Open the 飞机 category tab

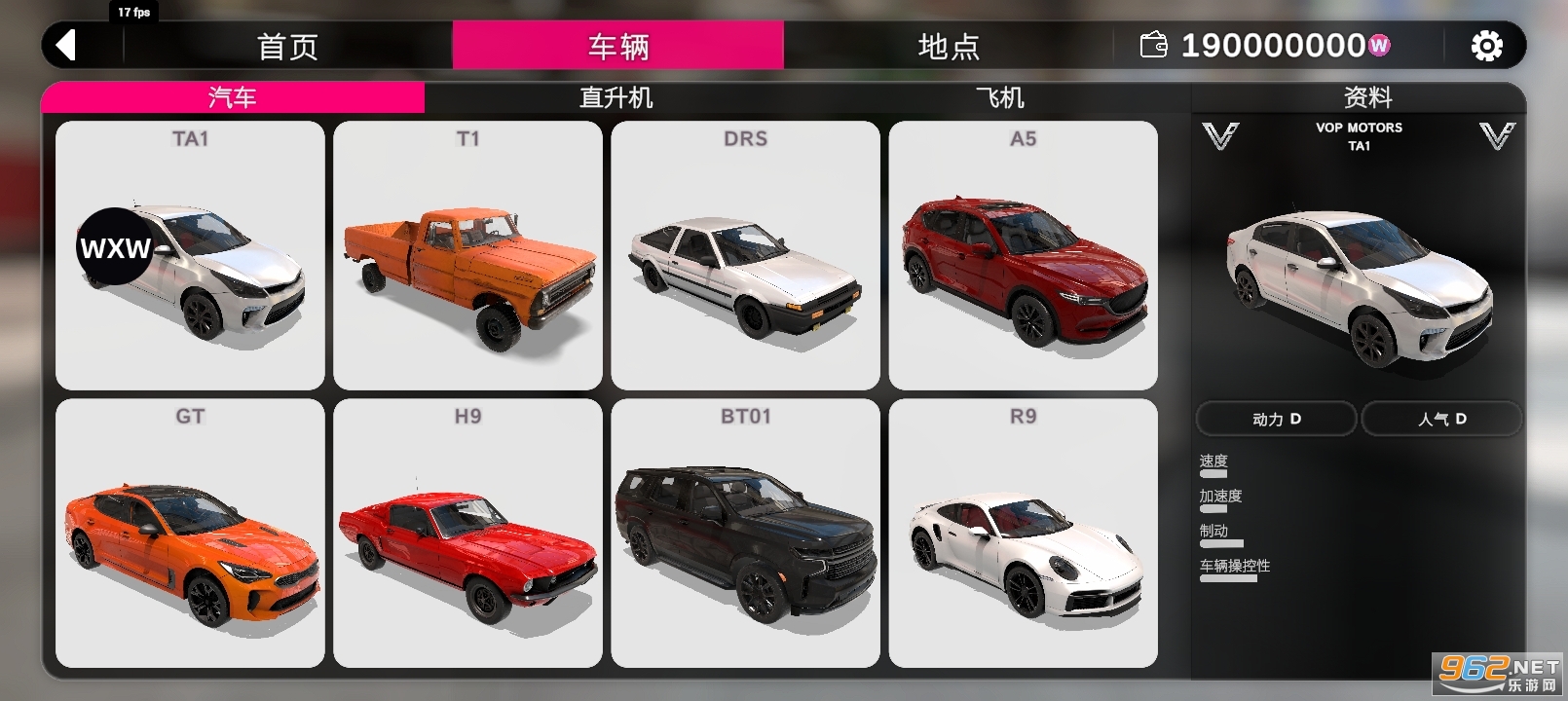tap(993, 96)
